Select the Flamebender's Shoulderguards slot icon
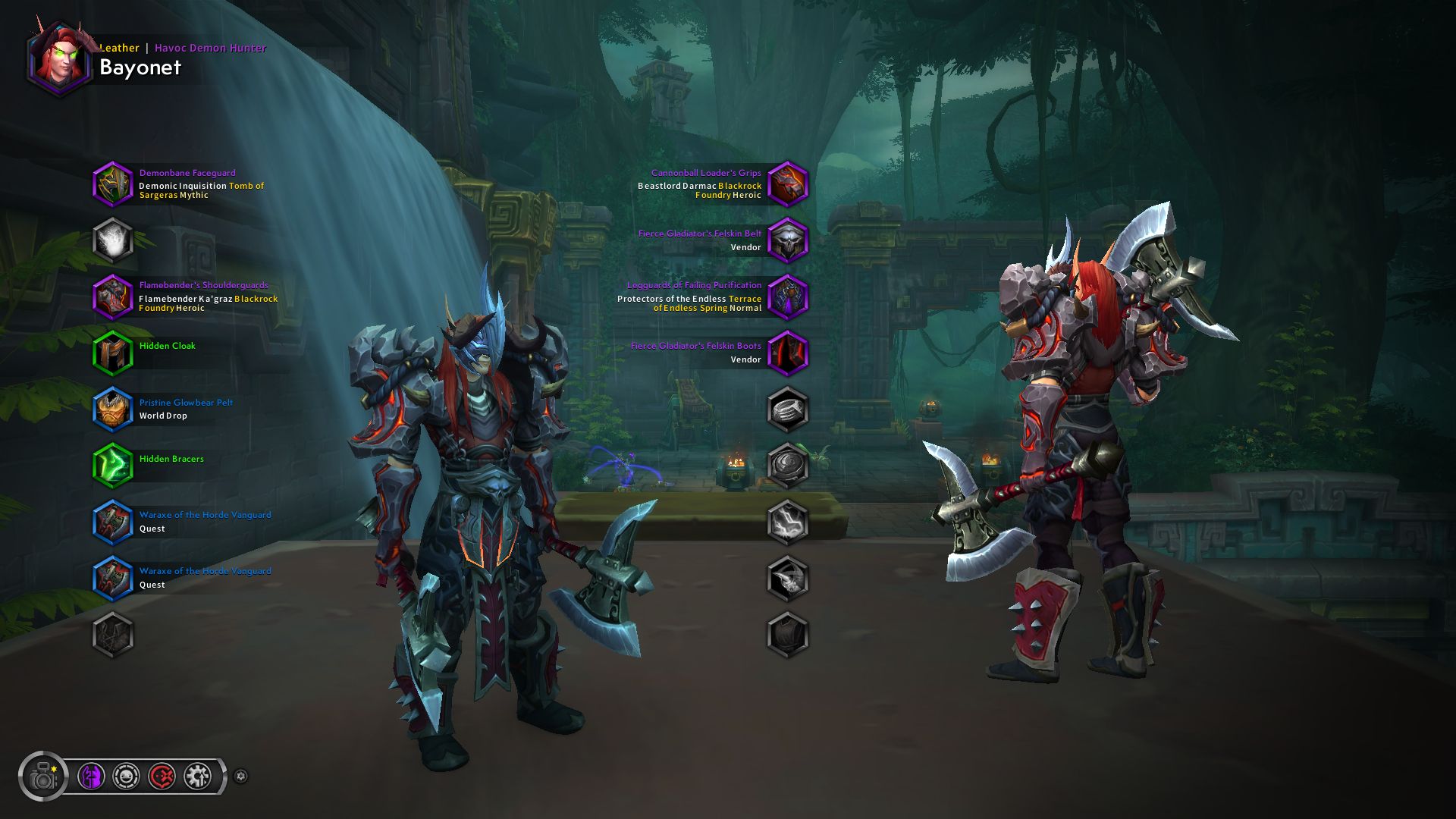 [112, 296]
